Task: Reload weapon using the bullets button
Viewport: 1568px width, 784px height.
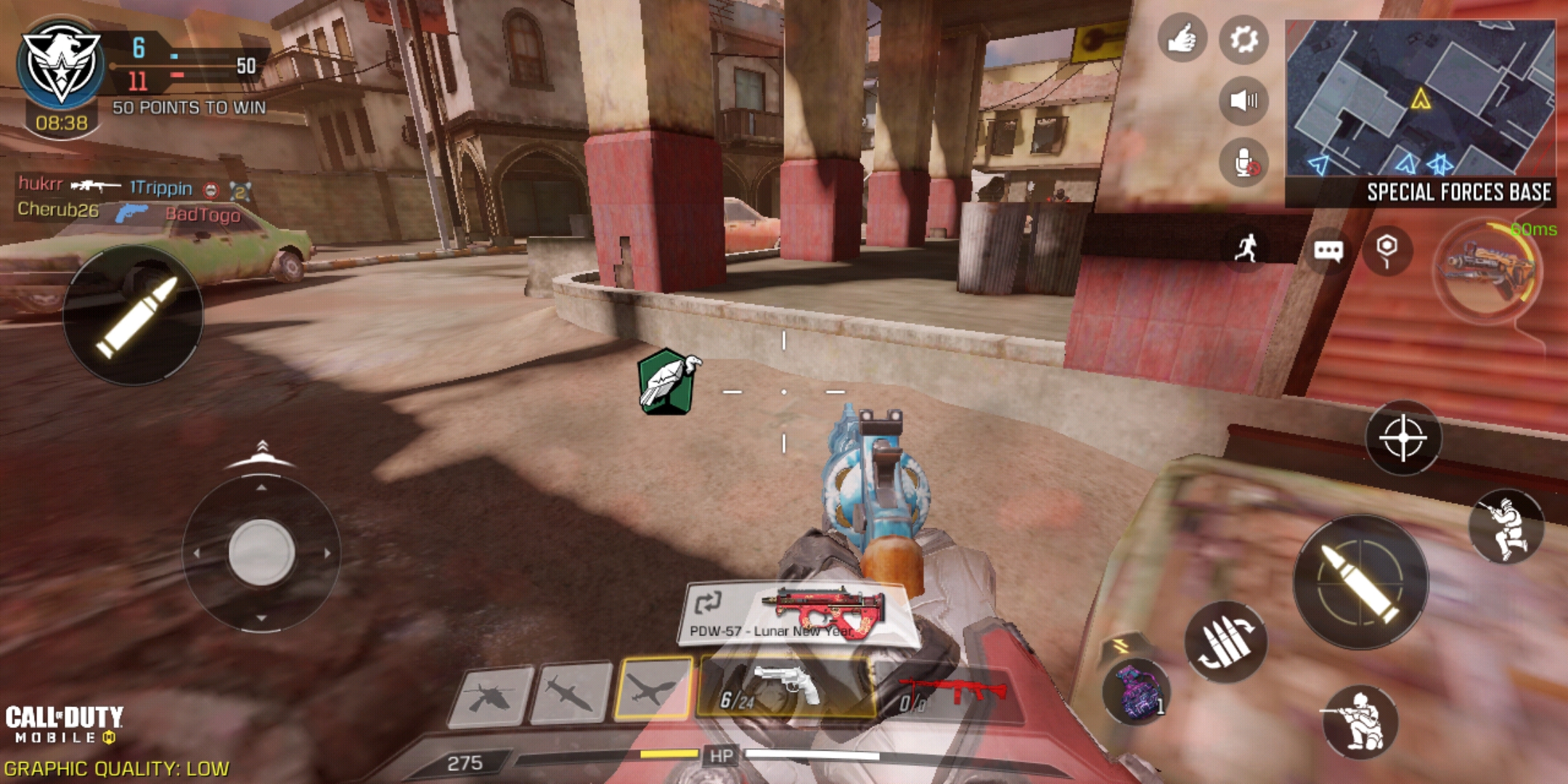Action: [x=1225, y=641]
